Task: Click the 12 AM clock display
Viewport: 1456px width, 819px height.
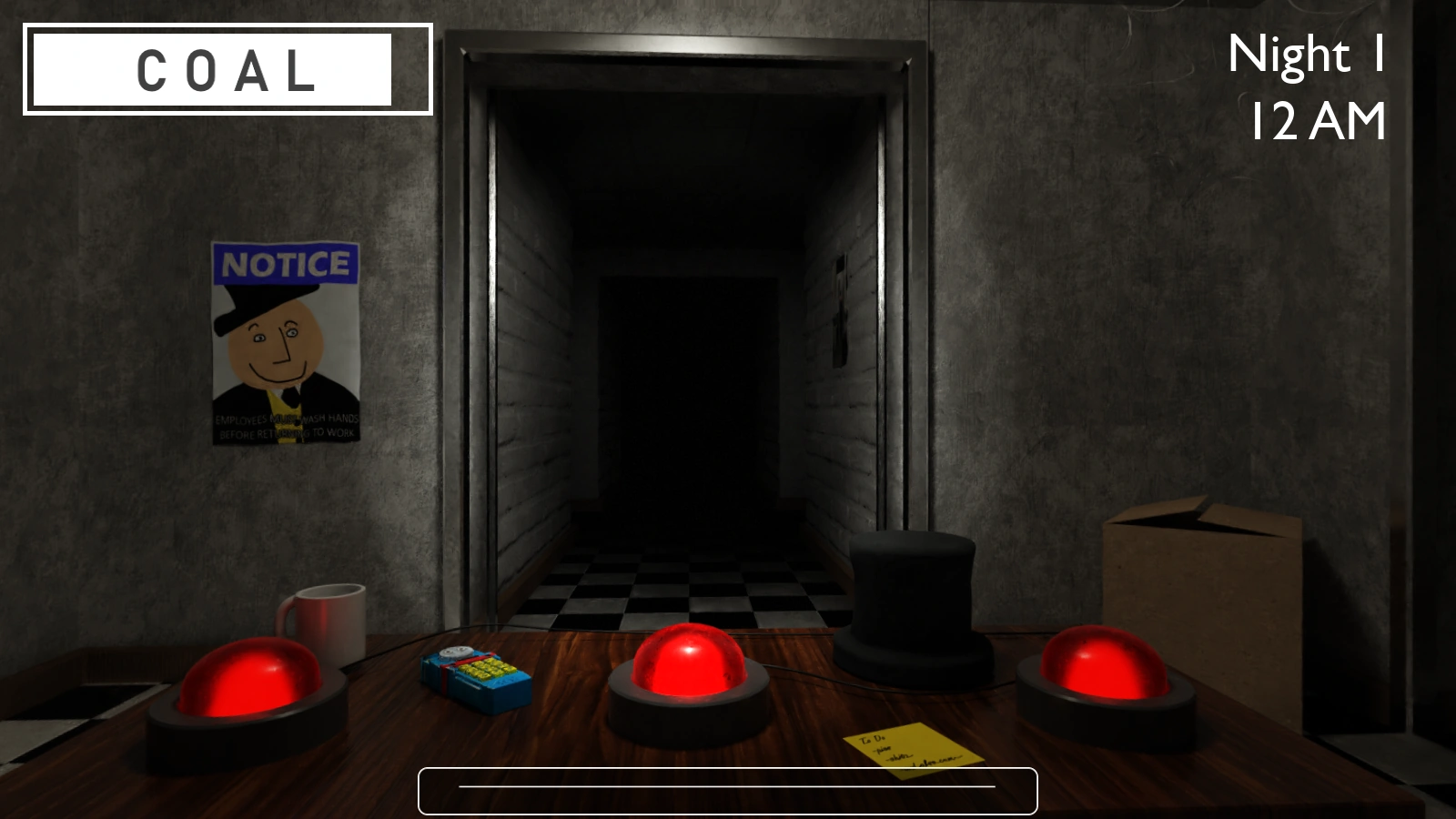Action: (x=1319, y=117)
